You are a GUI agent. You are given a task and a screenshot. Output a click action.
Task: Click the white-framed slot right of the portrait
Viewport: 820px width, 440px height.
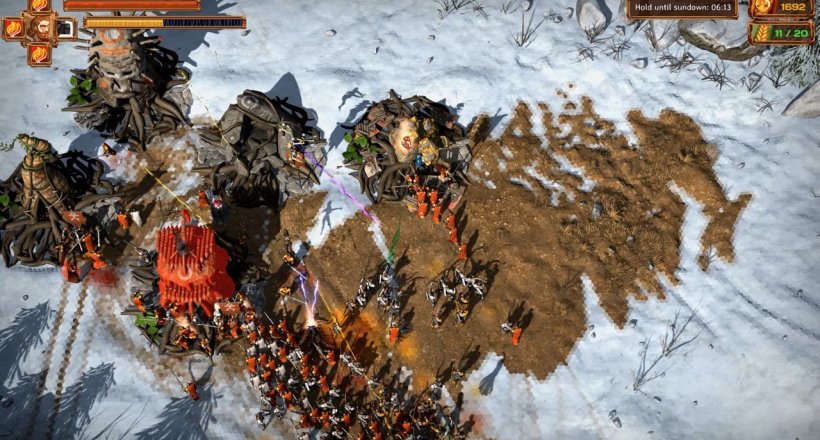65,28
